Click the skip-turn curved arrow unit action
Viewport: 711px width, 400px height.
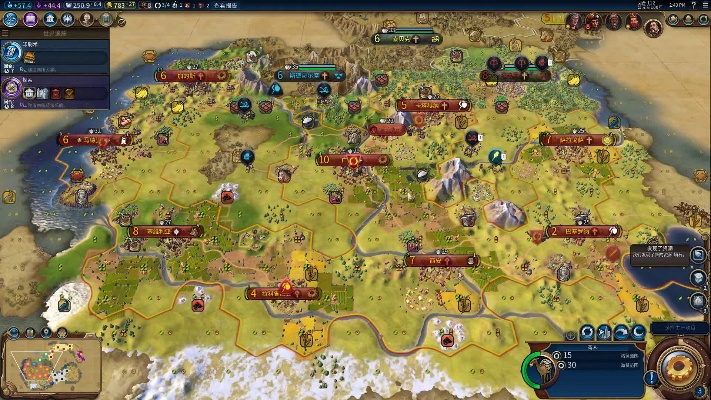click(621, 332)
